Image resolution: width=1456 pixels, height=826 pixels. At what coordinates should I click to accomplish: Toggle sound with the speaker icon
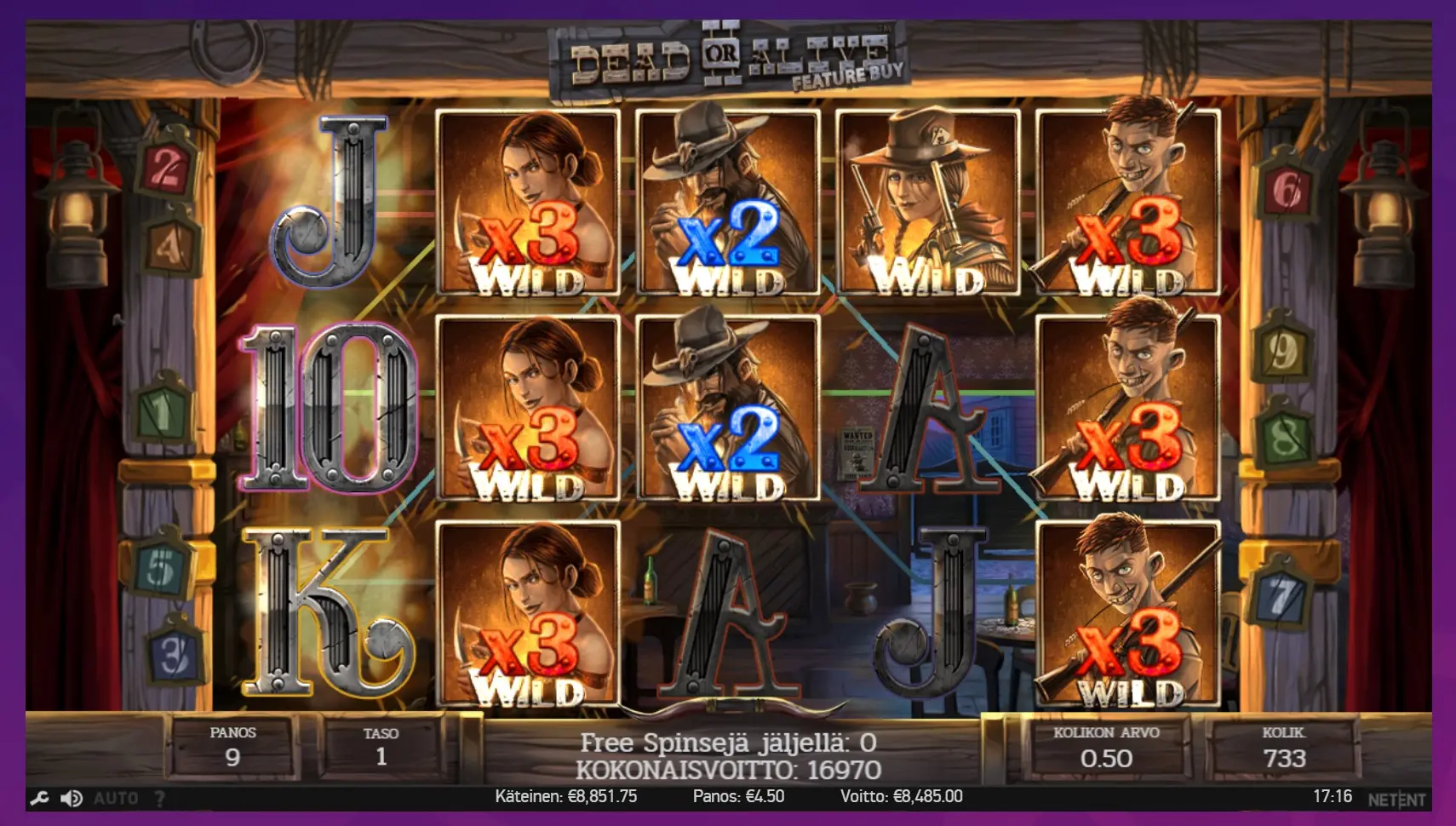click(x=72, y=798)
